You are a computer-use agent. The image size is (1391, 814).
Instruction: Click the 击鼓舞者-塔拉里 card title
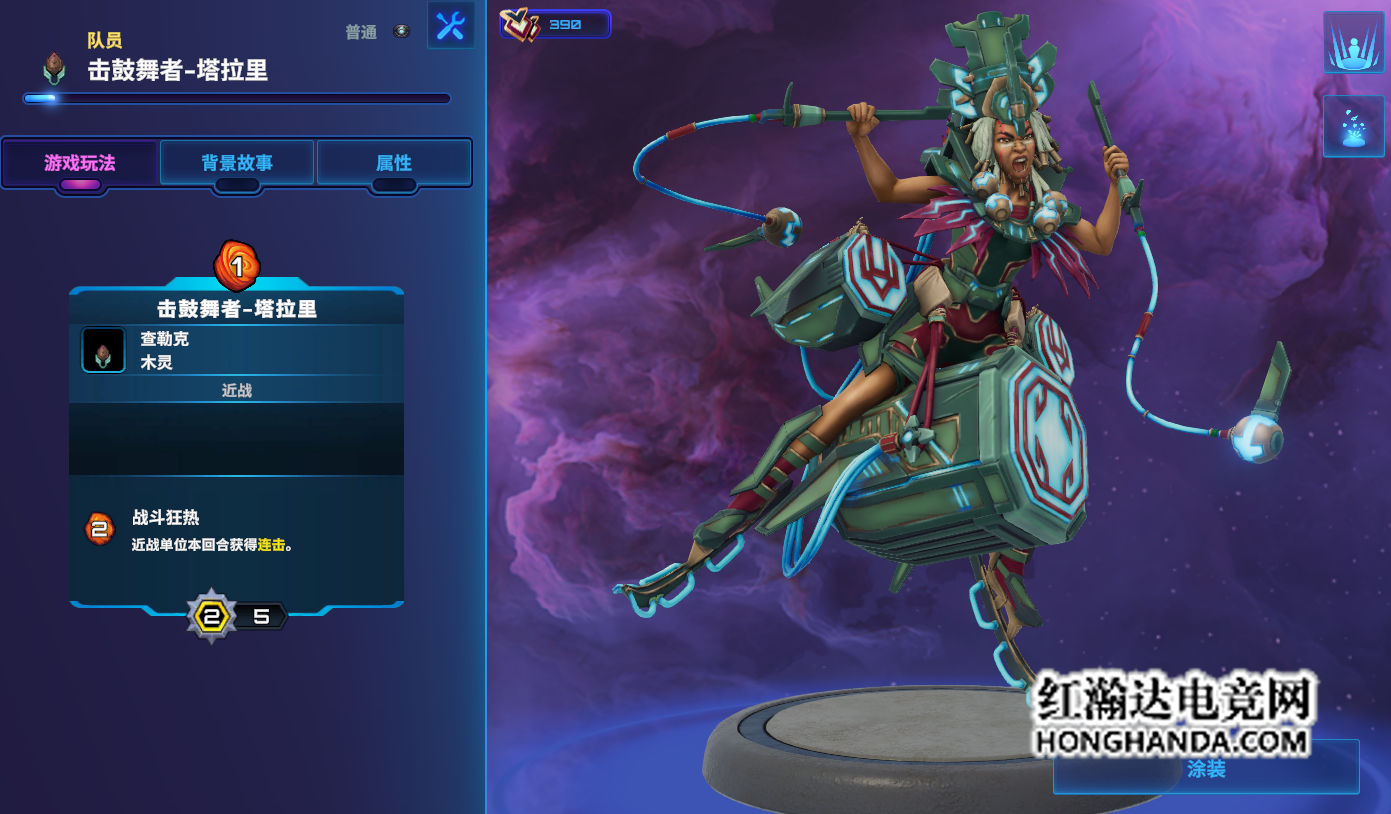coord(237,309)
